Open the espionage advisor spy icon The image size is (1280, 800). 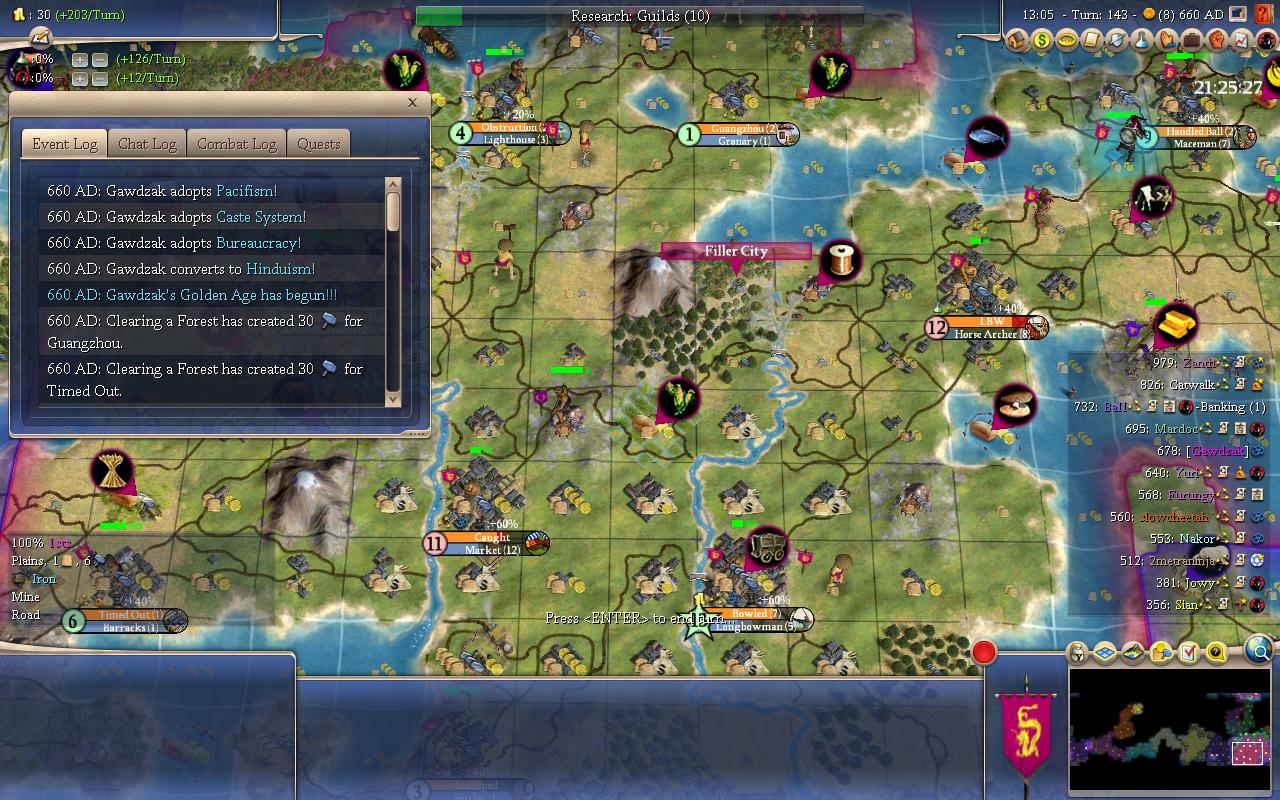(x=1266, y=41)
